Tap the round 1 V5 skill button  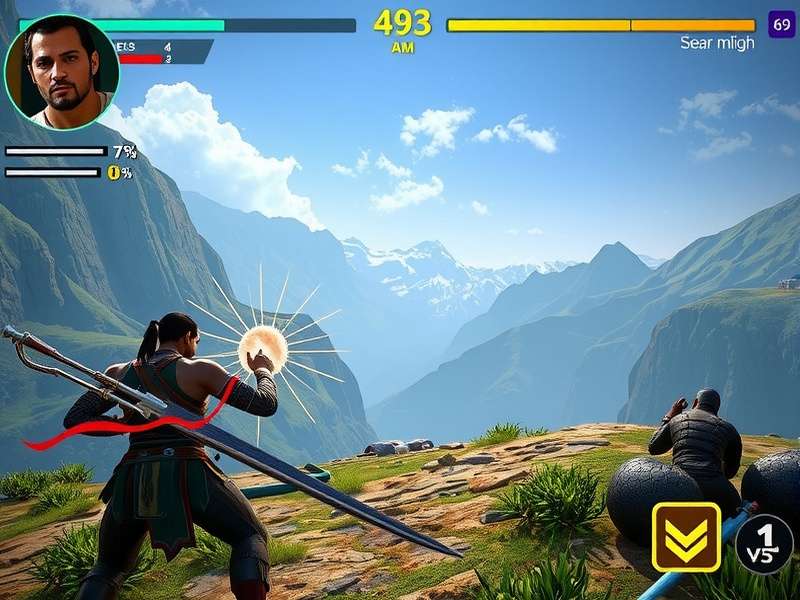(x=764, y=543)
